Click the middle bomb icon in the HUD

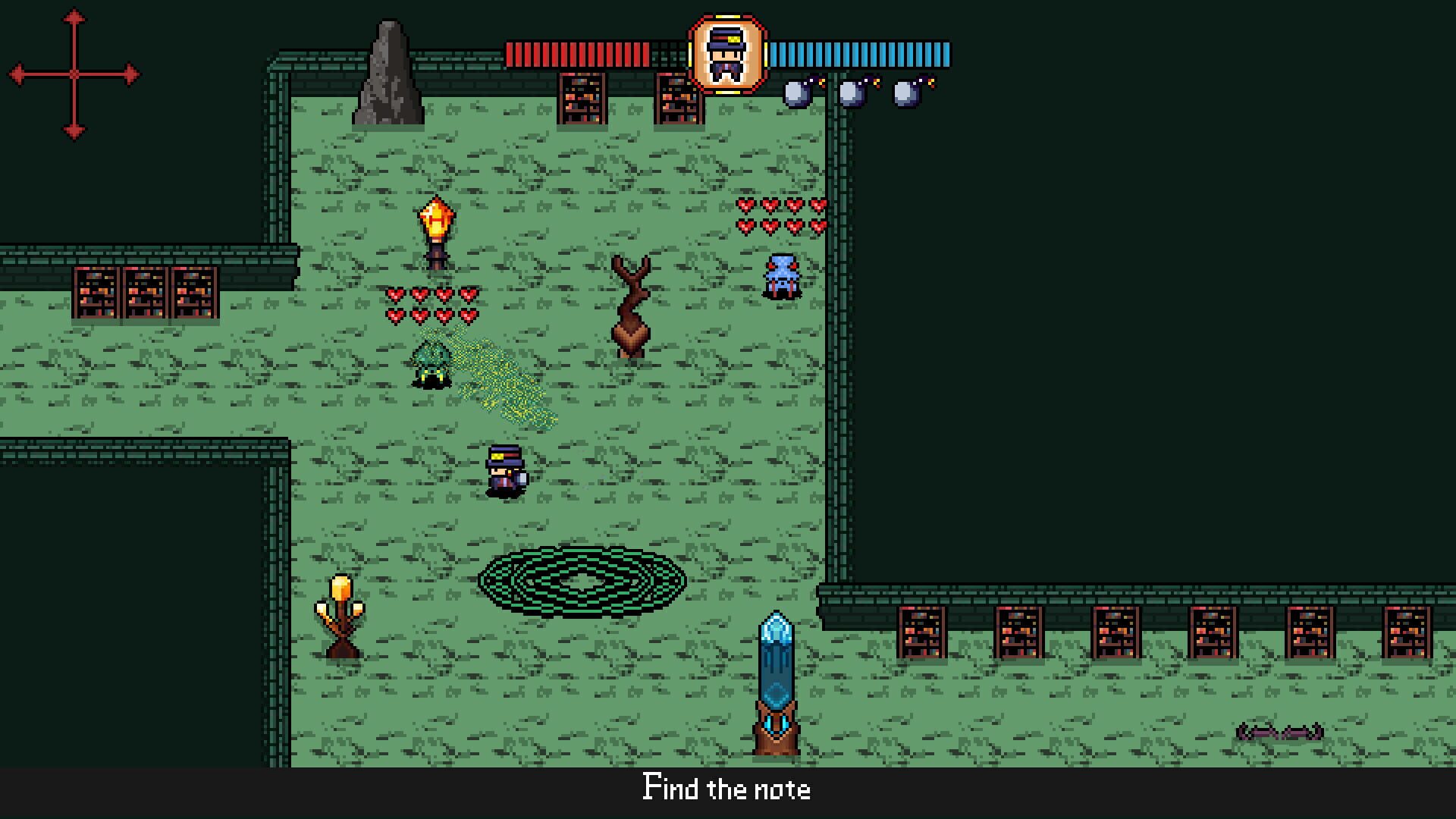(849, 93)
